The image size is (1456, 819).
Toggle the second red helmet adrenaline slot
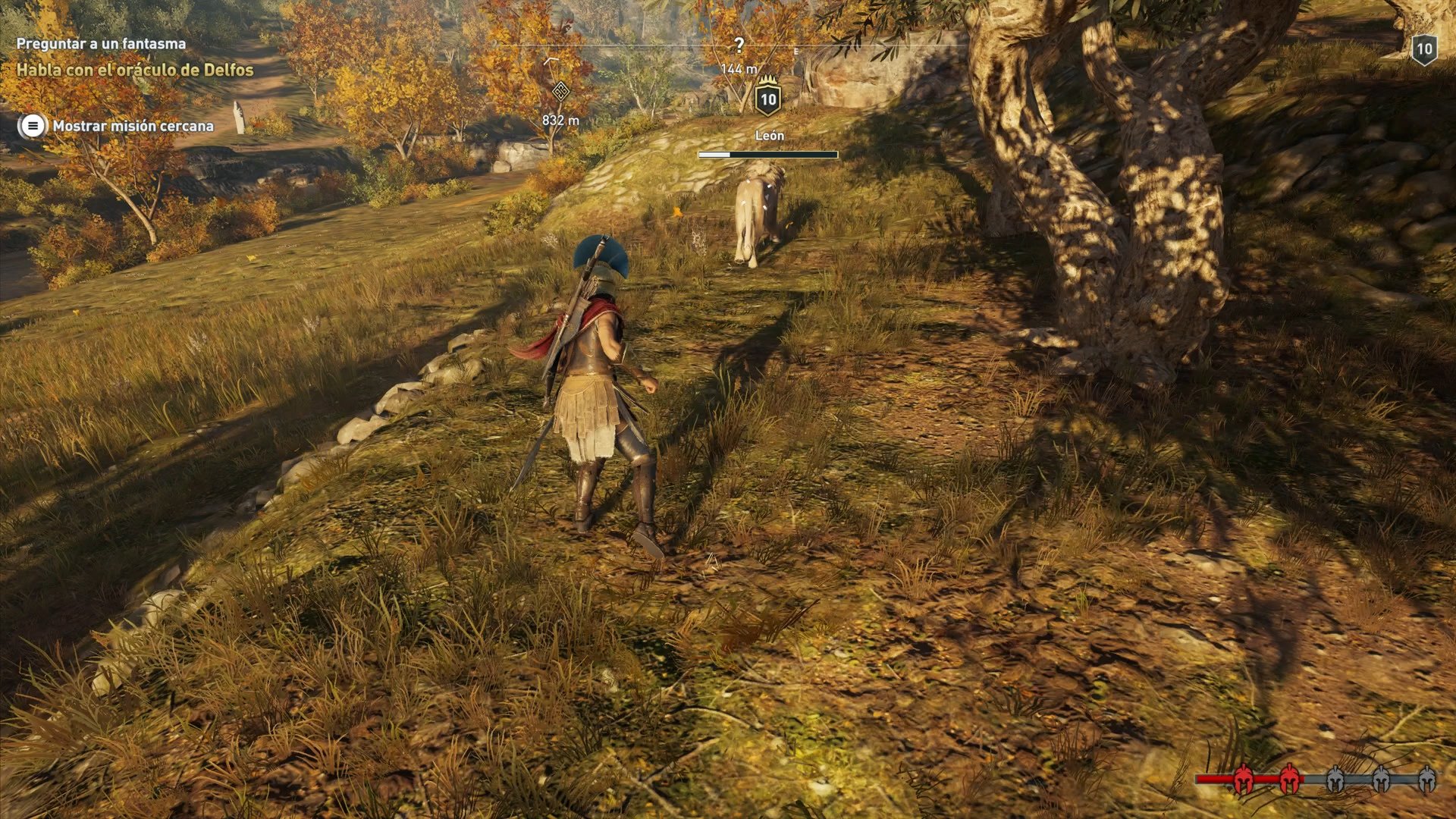point(1289,780)
